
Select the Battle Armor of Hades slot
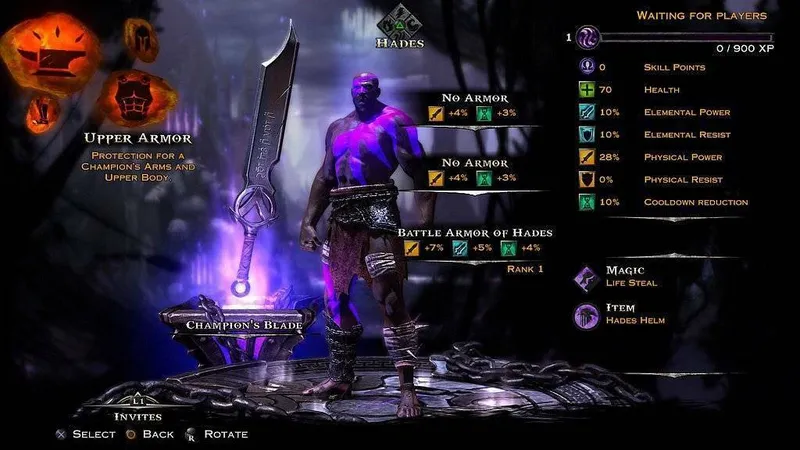(475, 233)
